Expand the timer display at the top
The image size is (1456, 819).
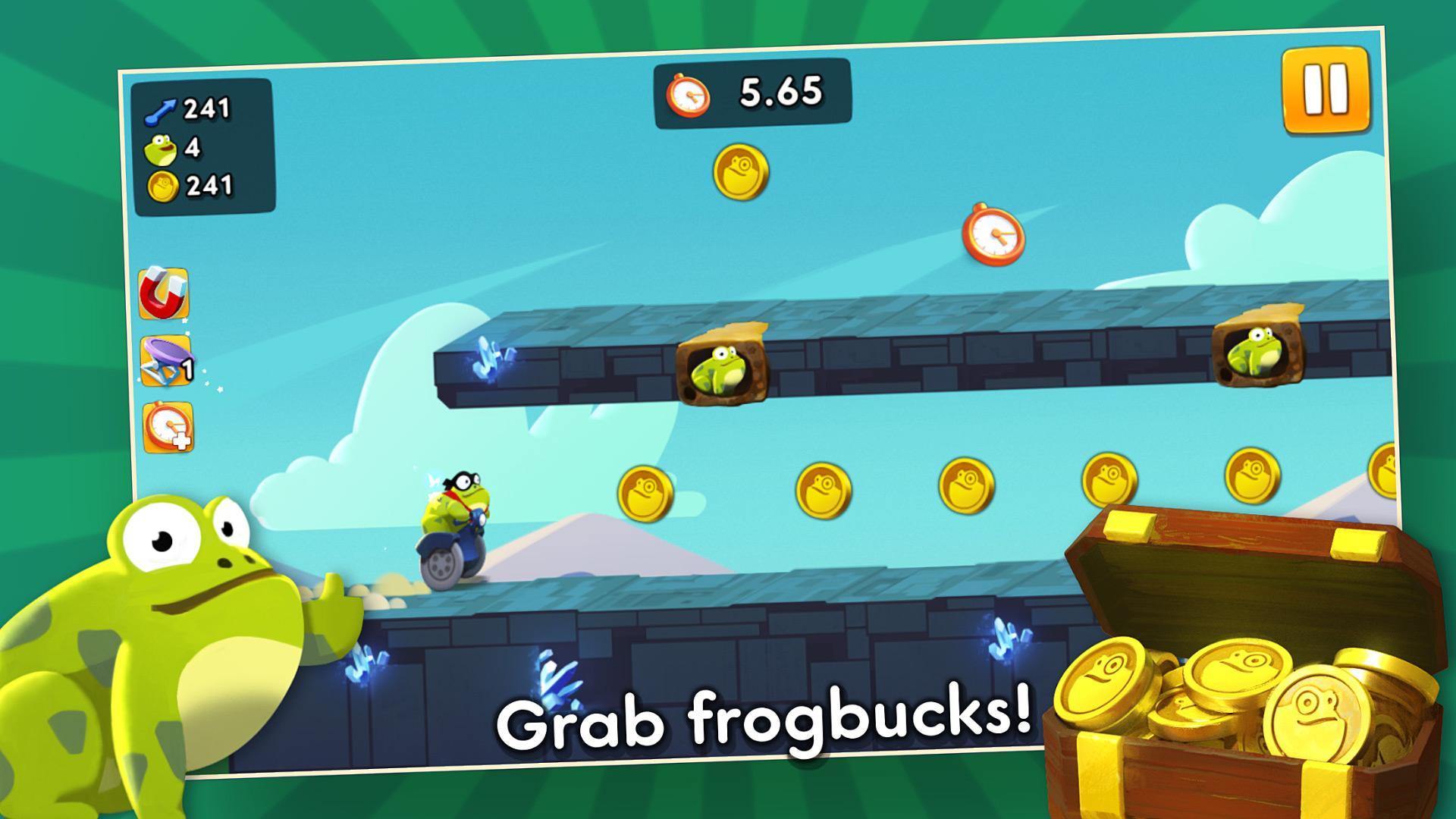coord(751,93)
